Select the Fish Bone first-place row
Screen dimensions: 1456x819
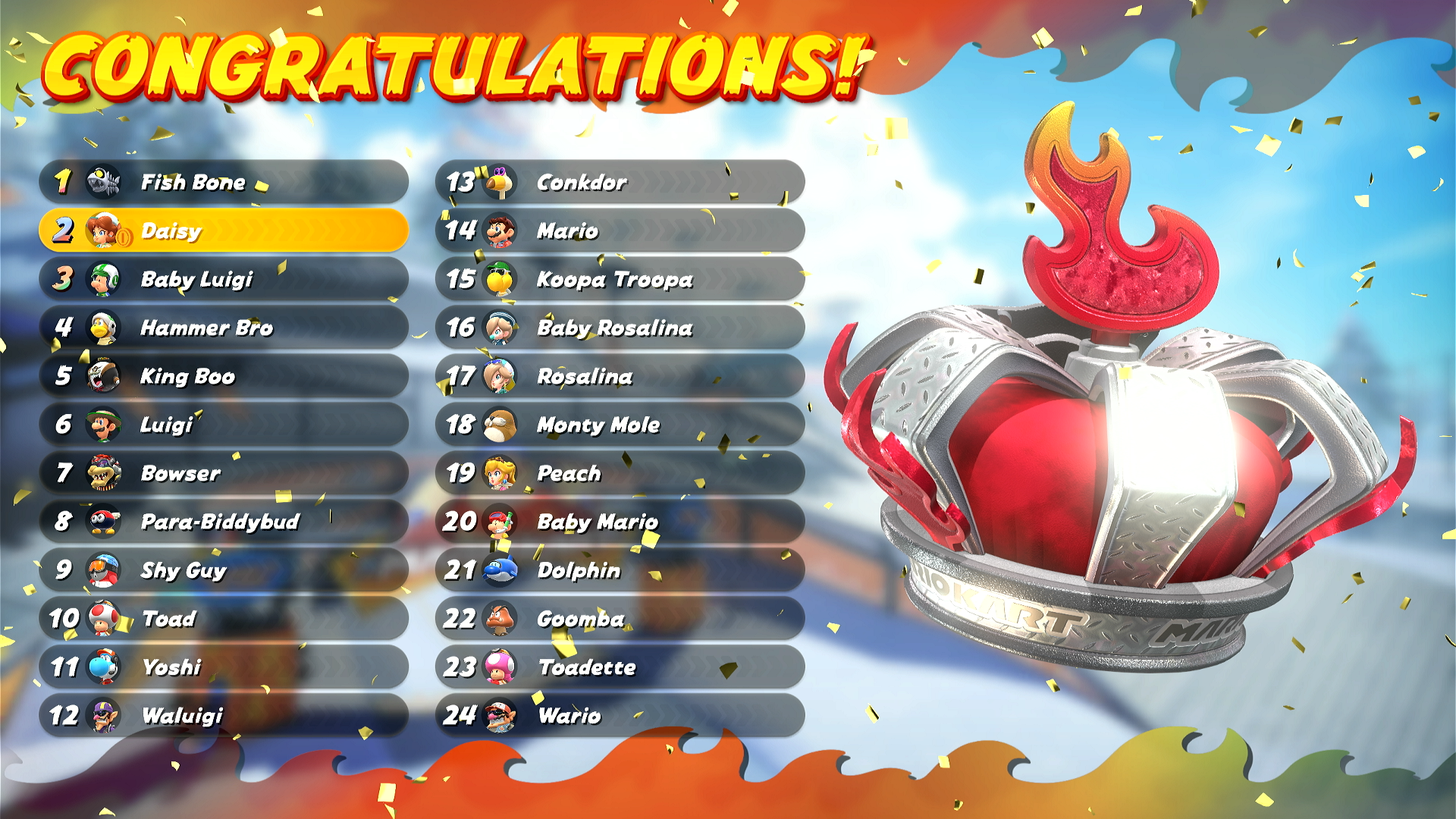coord(224,182)
